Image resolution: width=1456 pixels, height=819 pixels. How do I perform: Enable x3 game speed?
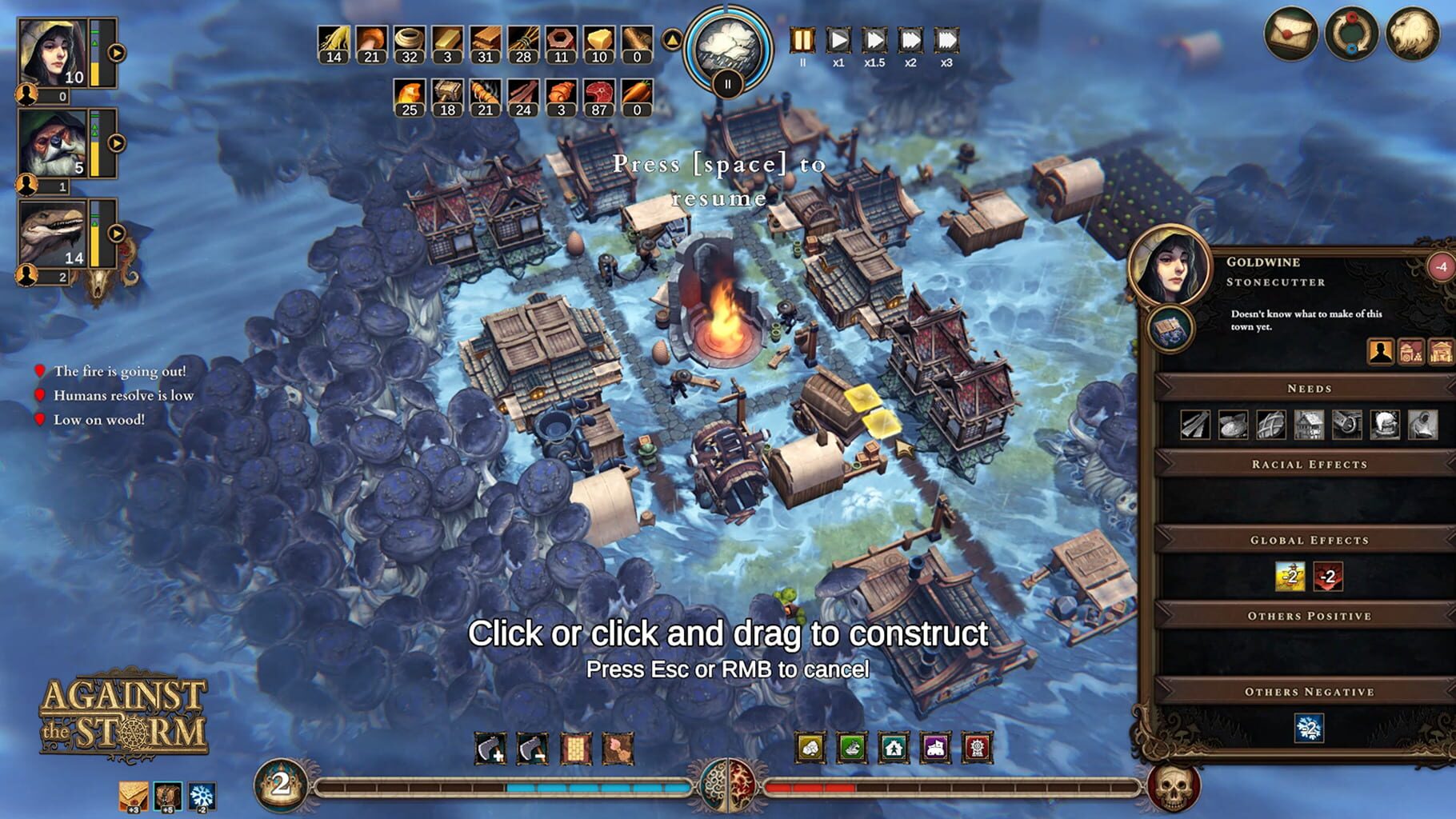click(x=946, y=38)
